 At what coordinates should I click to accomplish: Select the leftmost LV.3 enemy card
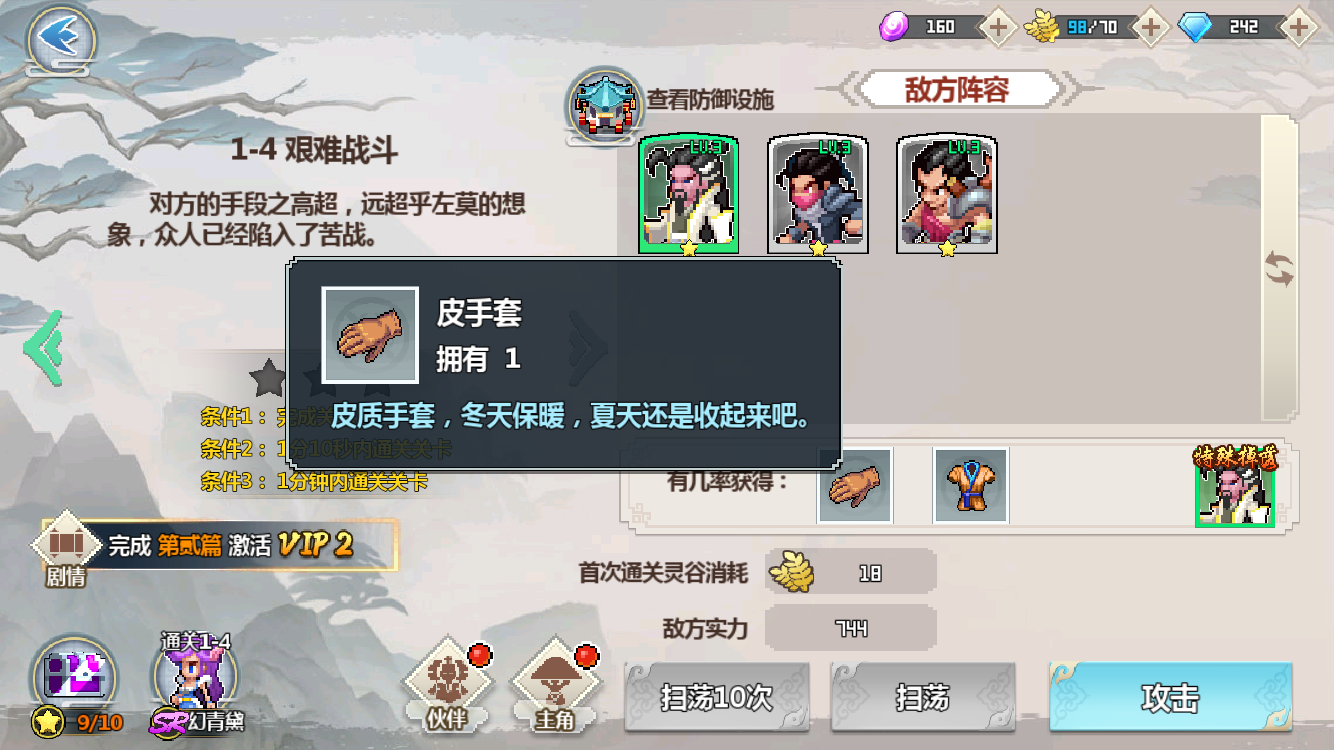pos(688,193)
